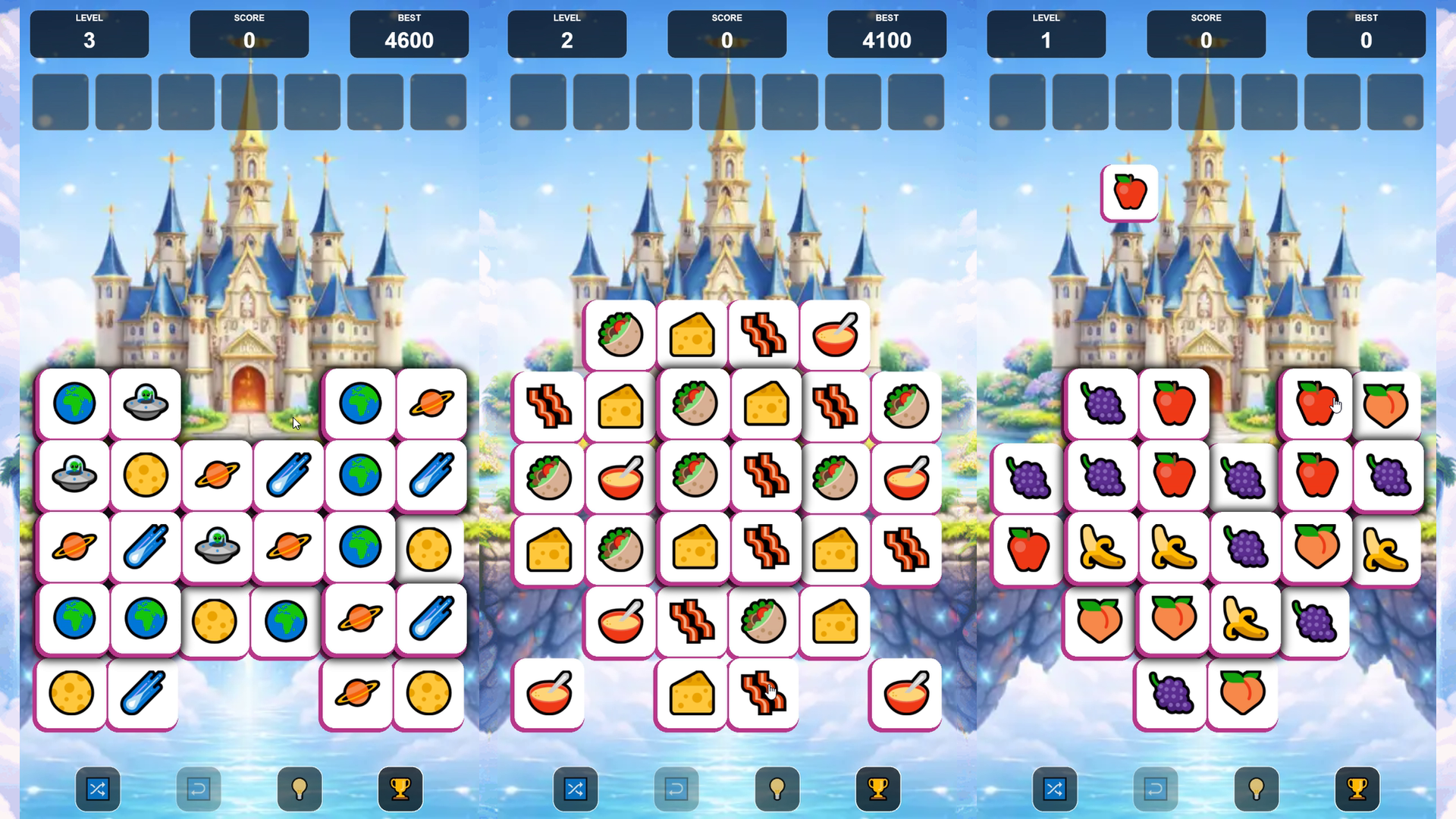Activate the hint lightbulb in the middle board
1456x819 pixels.
pos(777,789)
